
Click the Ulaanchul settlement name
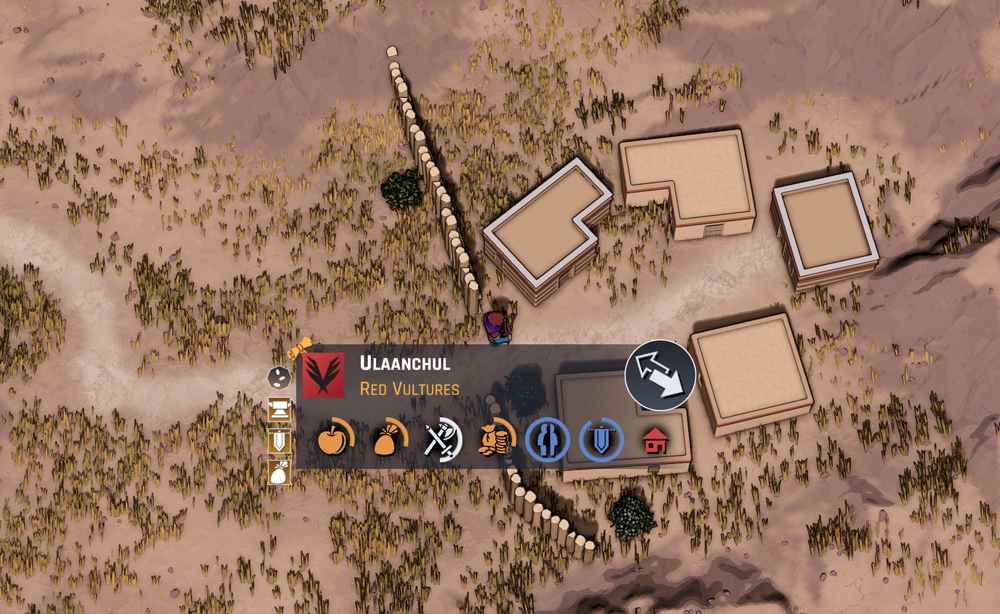click(405, 363)
